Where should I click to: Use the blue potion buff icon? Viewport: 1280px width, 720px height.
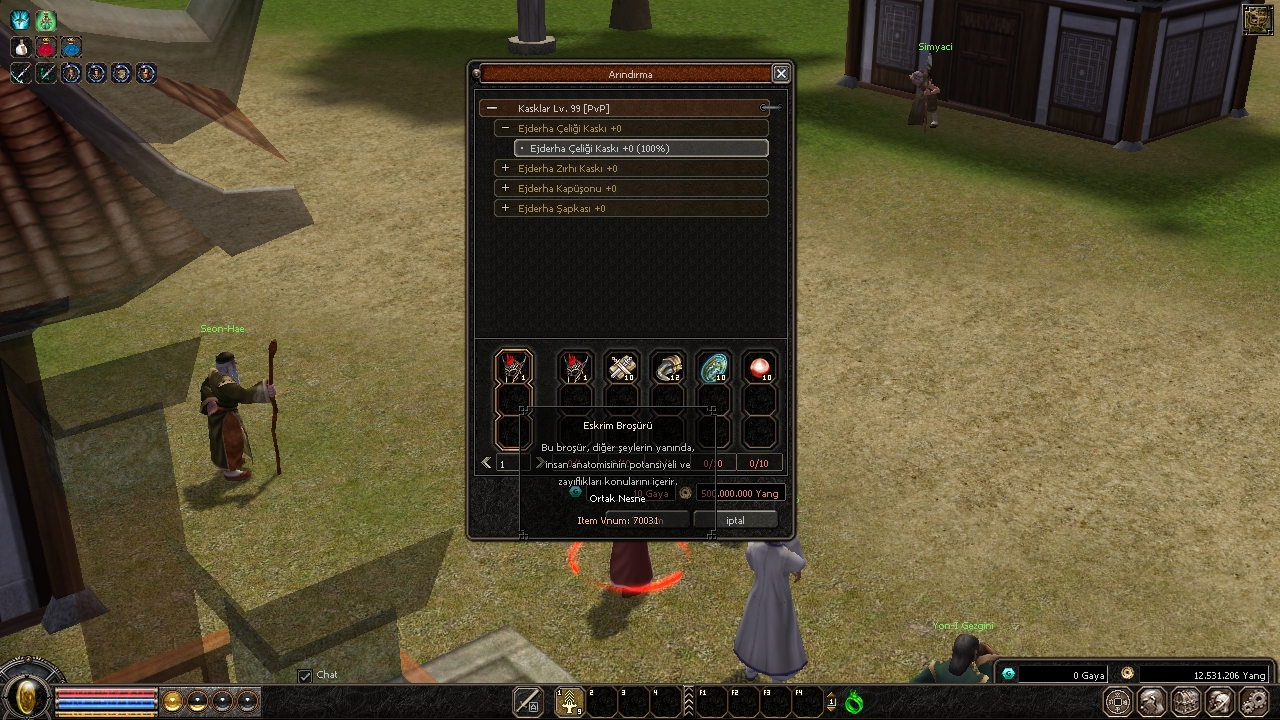coord(71,47)
